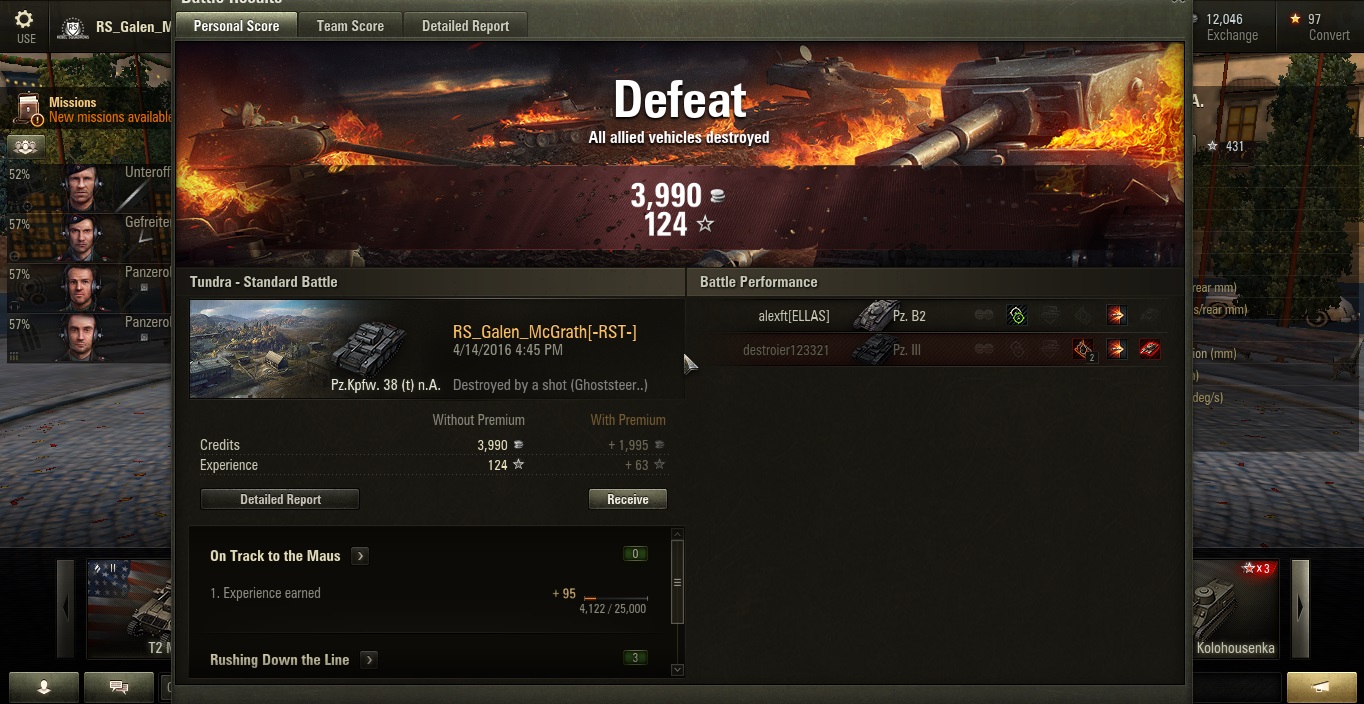Open the Detailed Report tab
The height and width of the screenshot is (704, 1364).
click(465, 26)
